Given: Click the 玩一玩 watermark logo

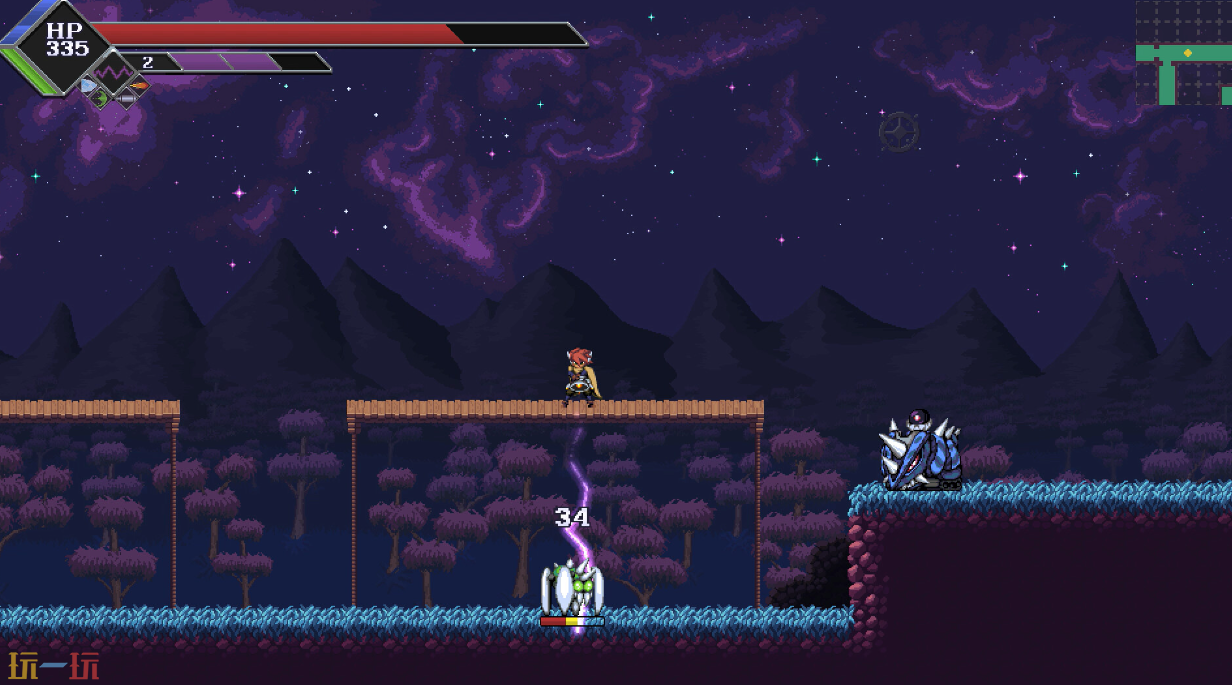Looking at the screenshot, I should (x=54, y=666).
